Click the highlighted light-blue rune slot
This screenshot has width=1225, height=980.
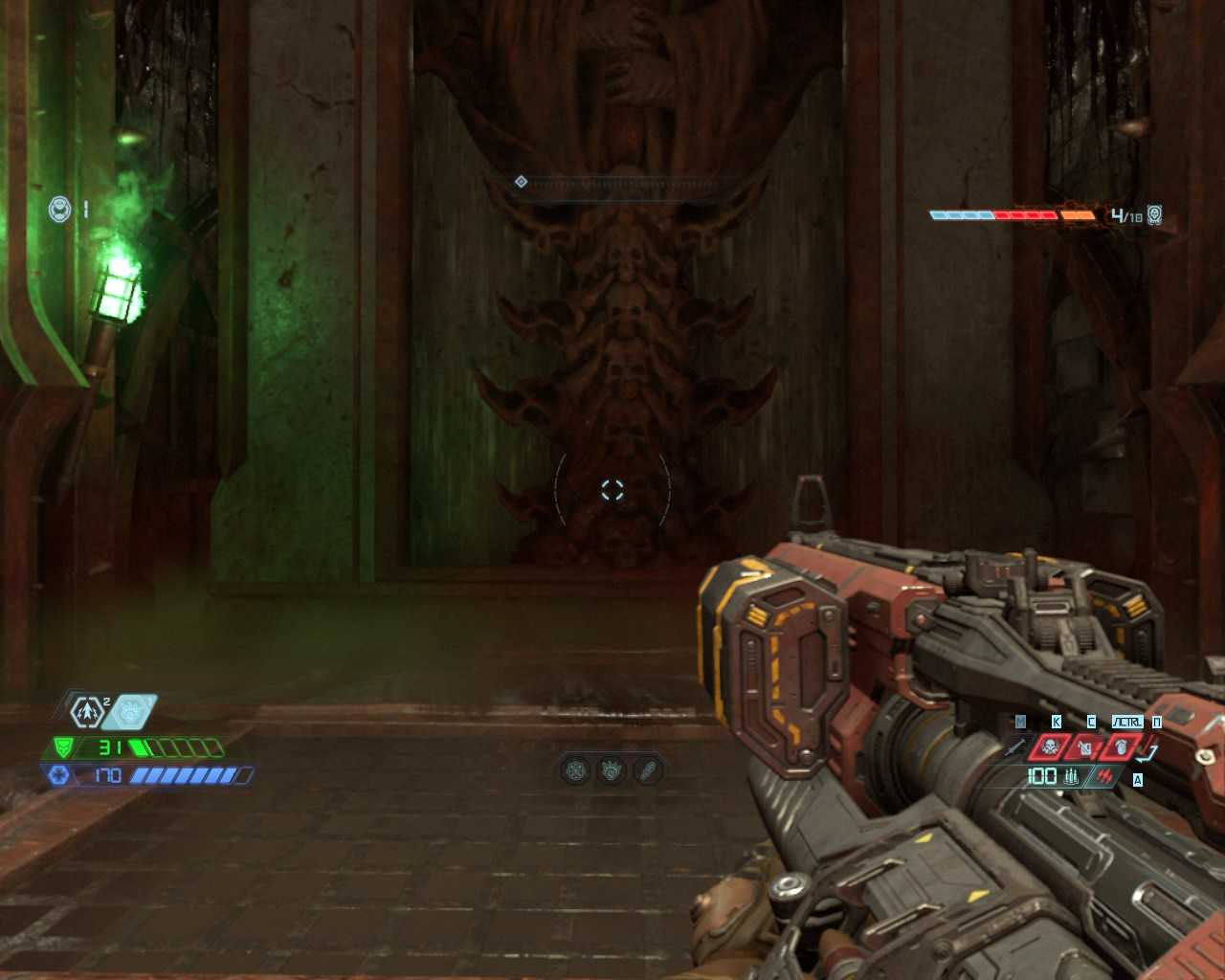click(x=131, y=711)
